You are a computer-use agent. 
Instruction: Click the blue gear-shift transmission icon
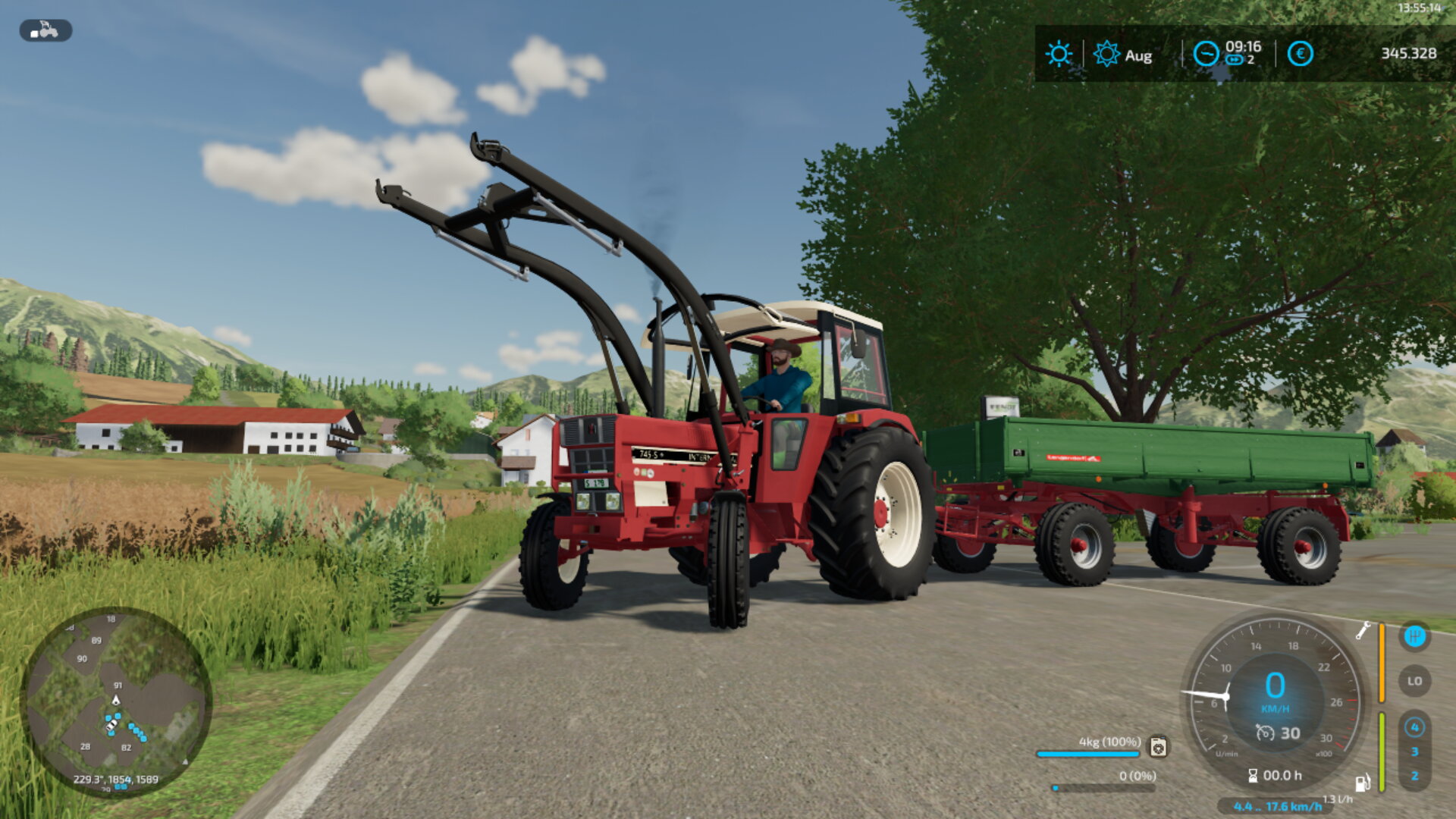coord(1414,636)
